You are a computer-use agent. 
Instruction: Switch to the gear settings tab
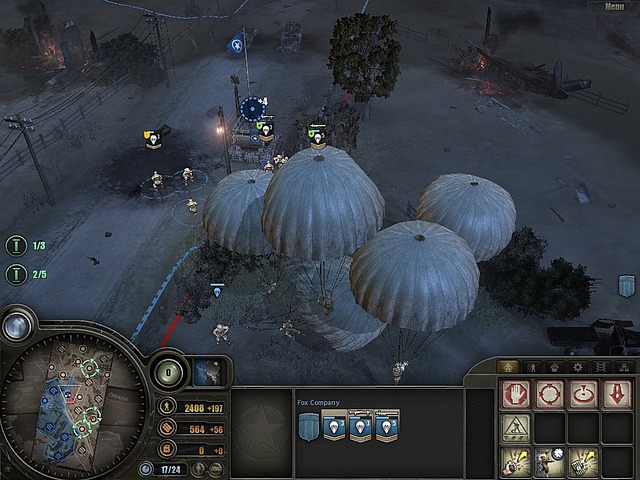[x=577, y=367]
